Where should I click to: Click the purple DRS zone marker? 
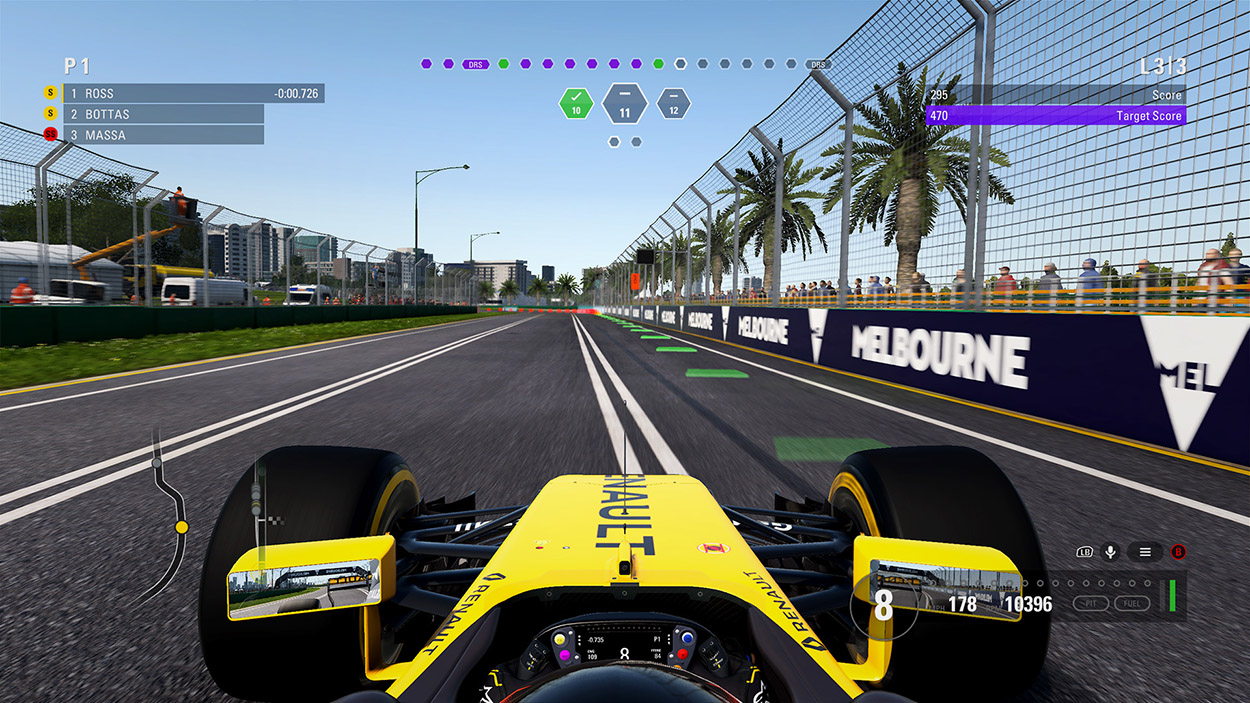click(x=476, y=64)
